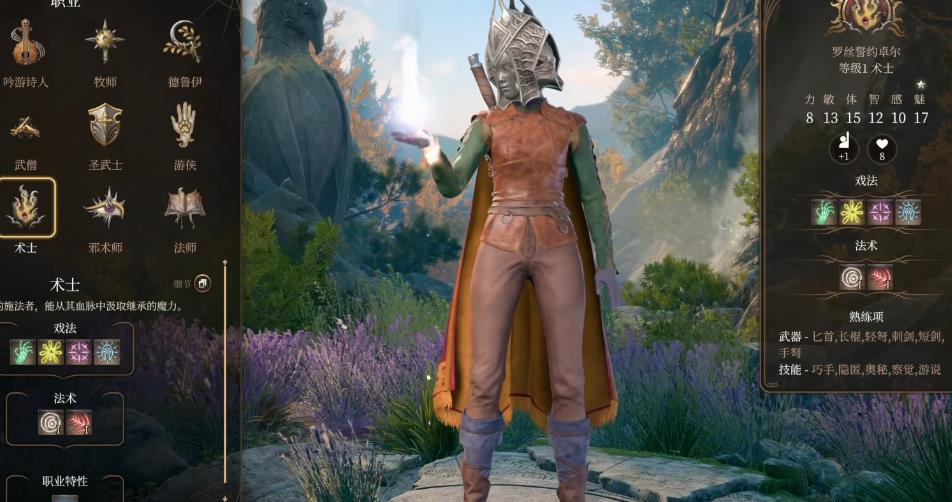This screenshot has width=952, height=502.
Task: Open the class details (细节) button
Action: (x=202, y=284)
